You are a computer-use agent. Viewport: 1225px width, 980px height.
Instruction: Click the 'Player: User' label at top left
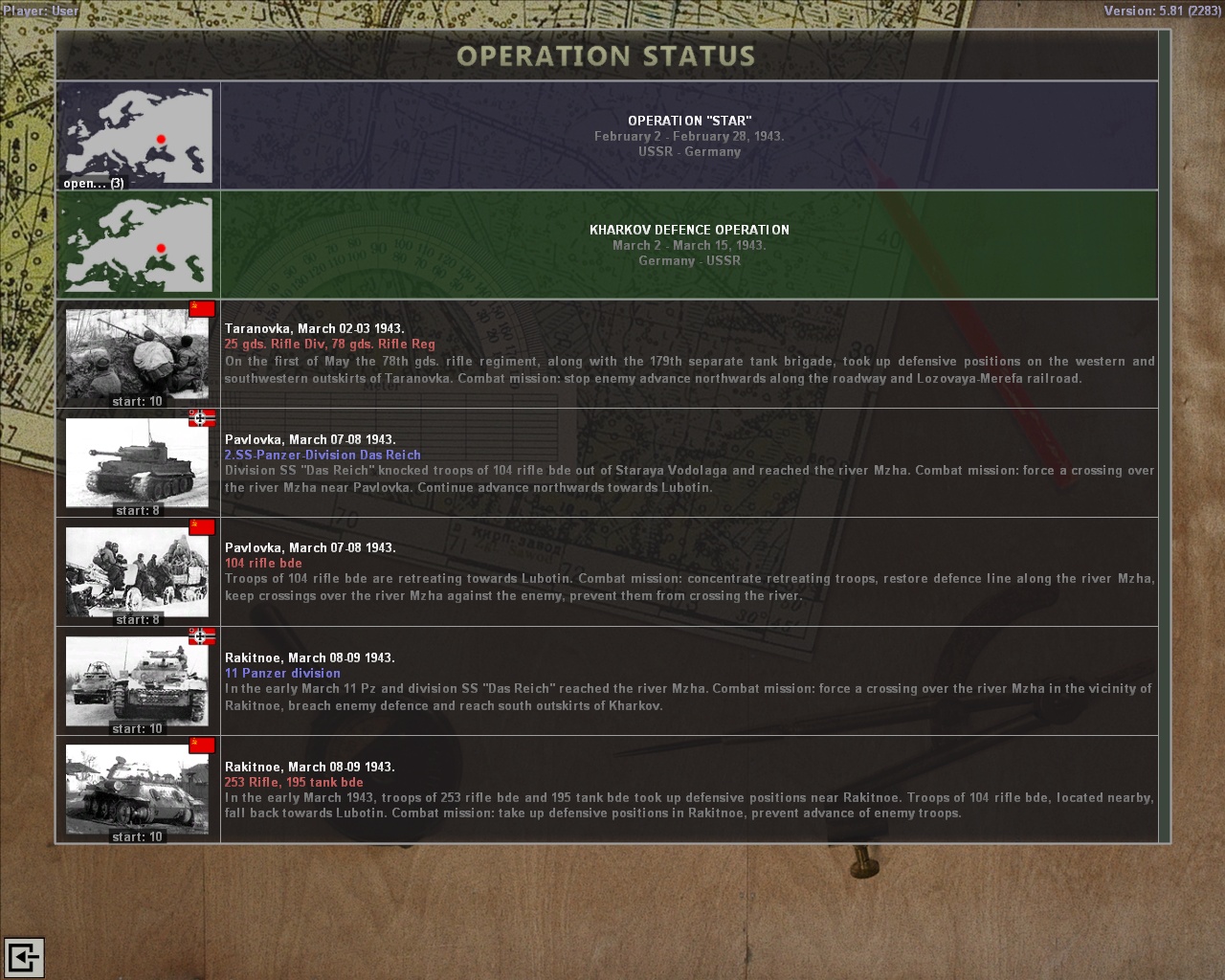click(x=40, y=10)
